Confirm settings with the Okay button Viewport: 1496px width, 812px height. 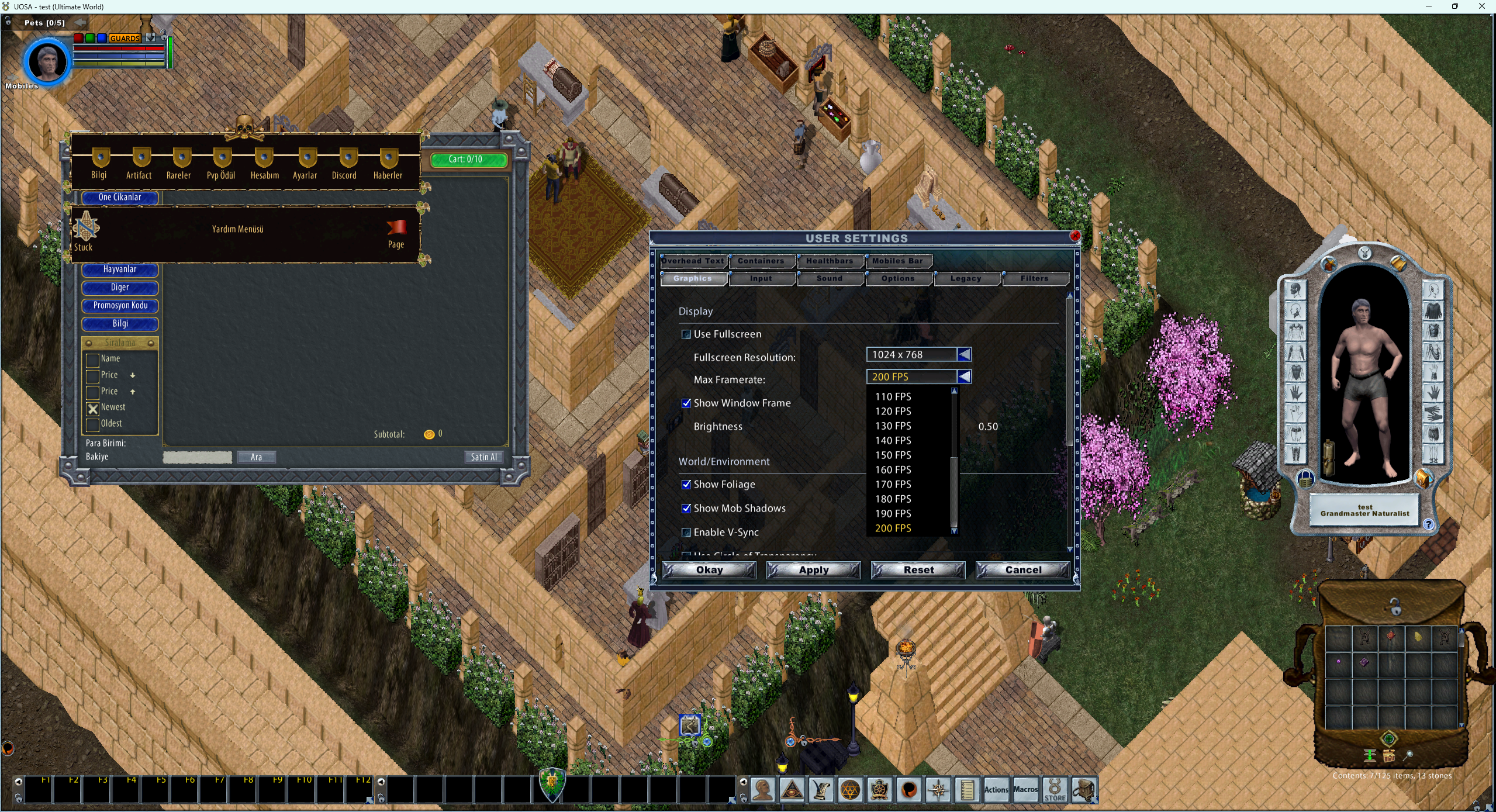tap(709, 570)
